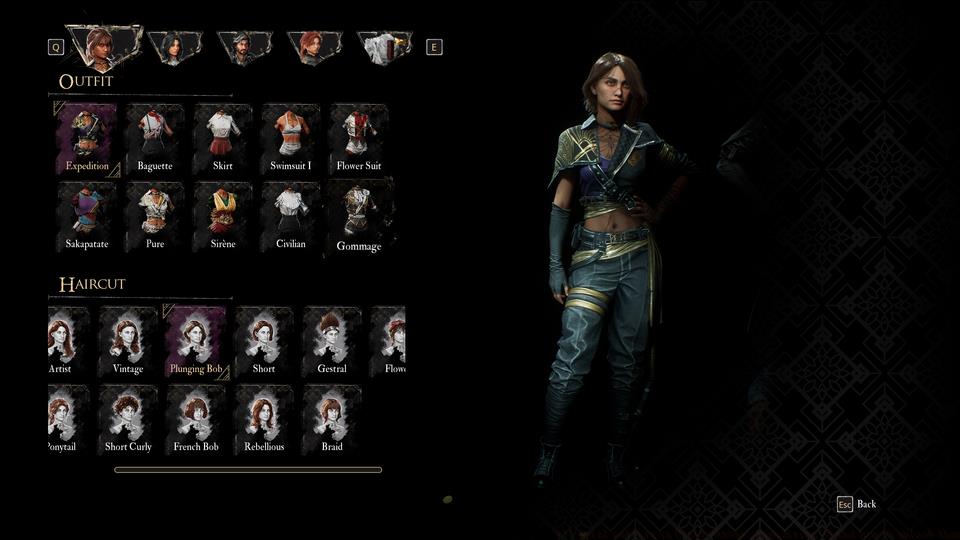Select the Gestral haircut
The width and height of the screenshot is (960, 540).
click(332, 342)
